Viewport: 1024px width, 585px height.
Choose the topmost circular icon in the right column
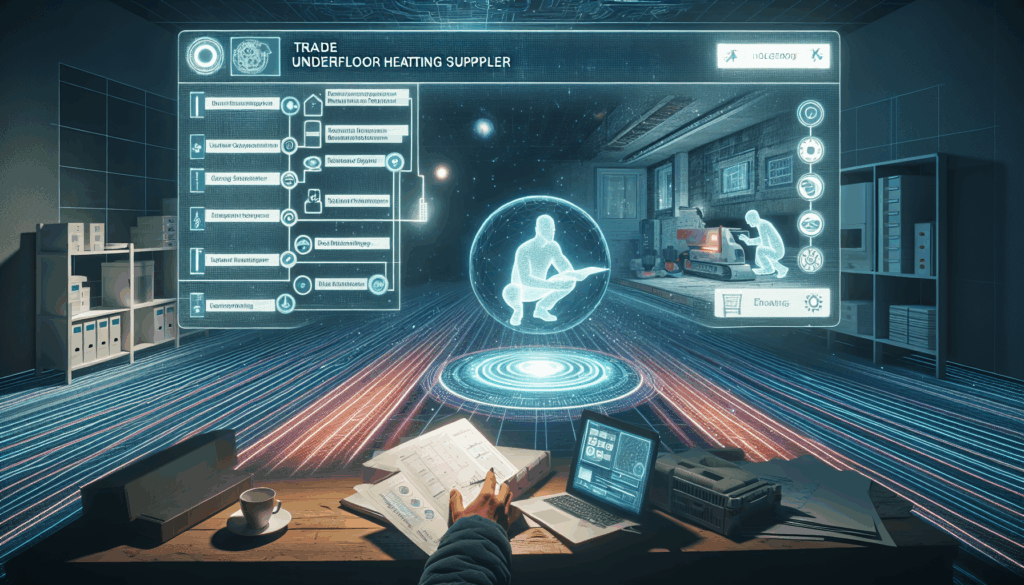[807, 112]
